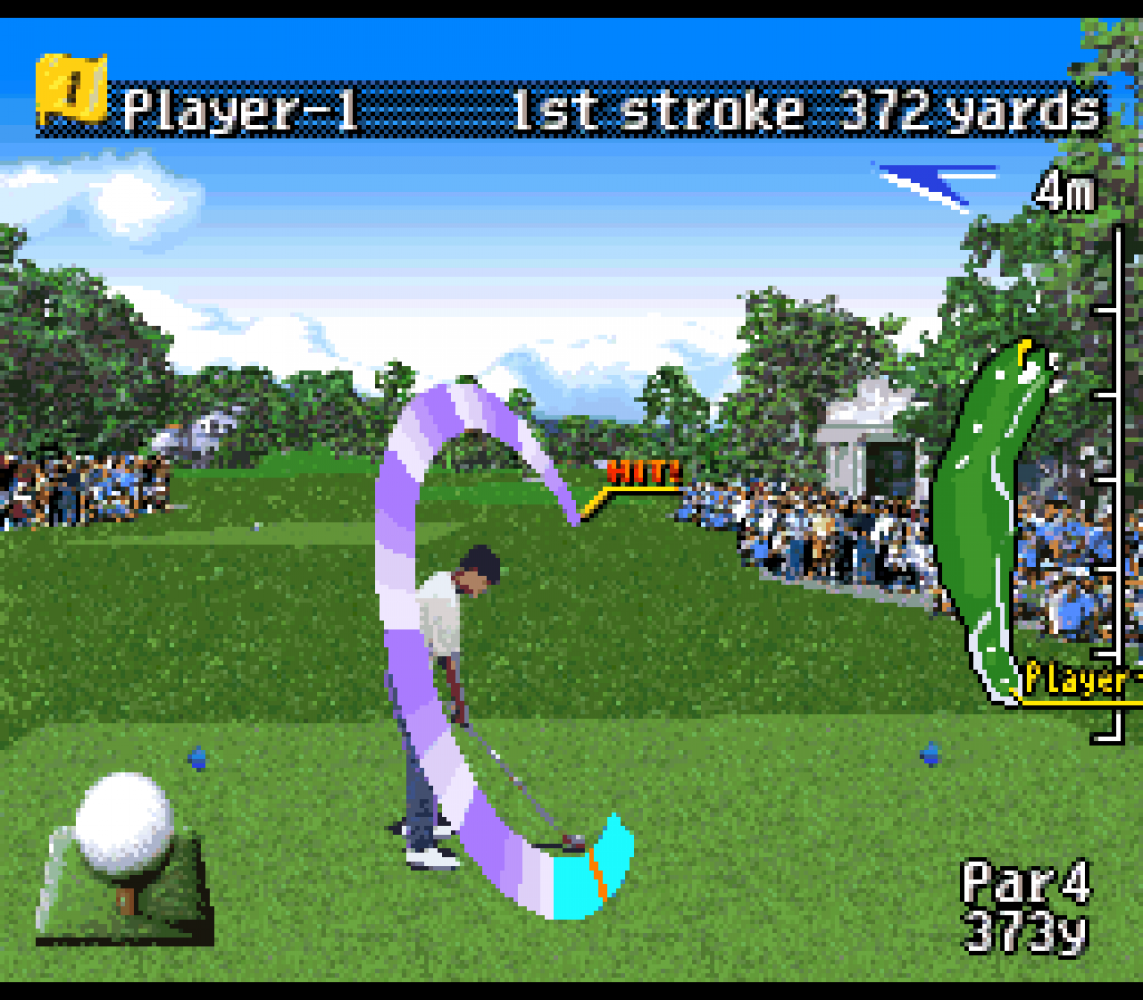Select the HIT! marker on the swing arc
The width and height of the screenshot is (1143, 1000).
coord(644,472)
